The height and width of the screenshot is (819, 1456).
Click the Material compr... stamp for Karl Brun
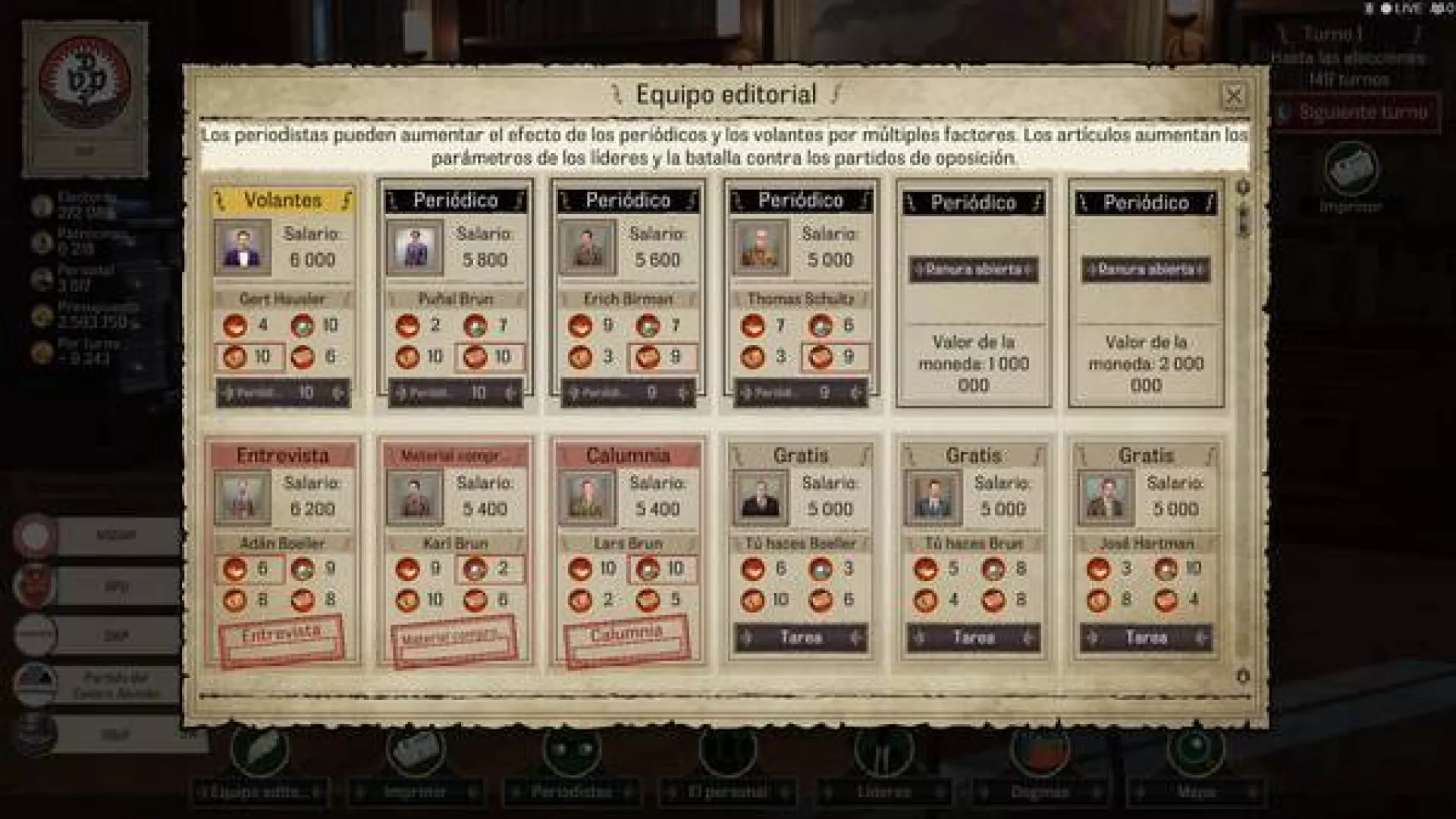coord(454,639)
